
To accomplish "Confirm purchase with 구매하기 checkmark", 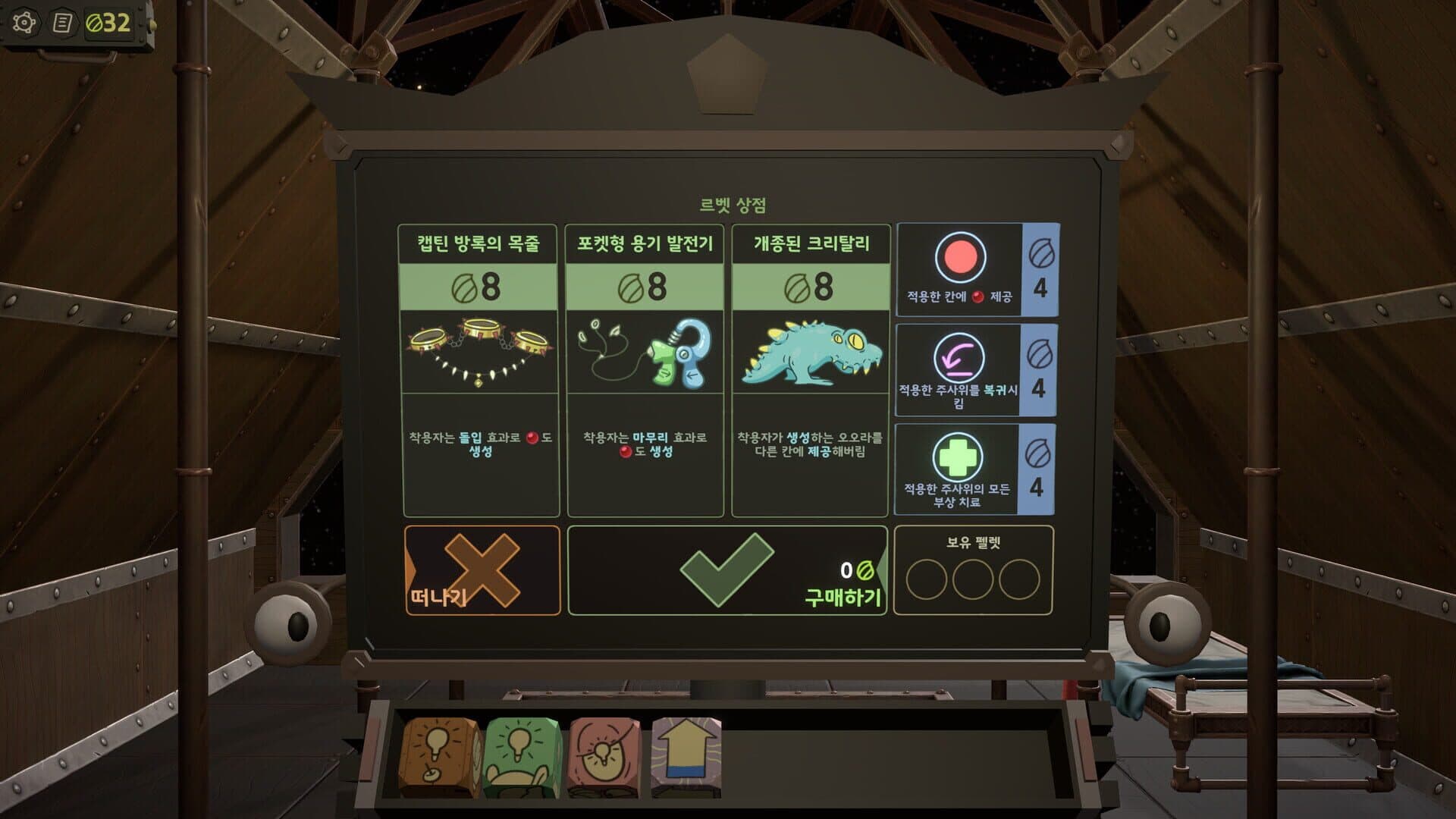I will pyautogui.click(x=726, y=570).
